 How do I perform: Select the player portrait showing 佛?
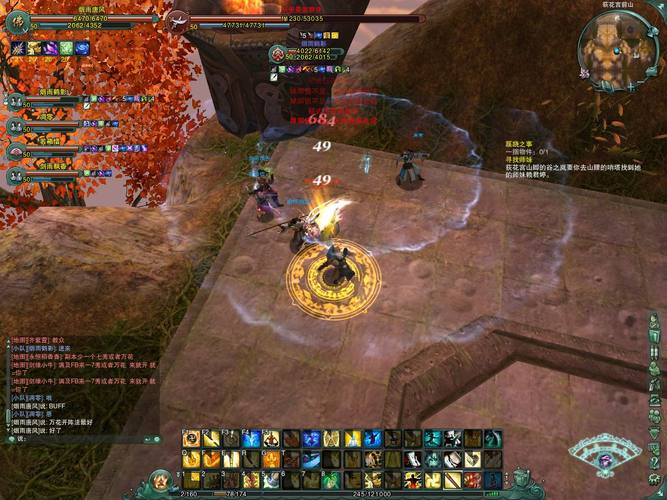pyautogui.click(x=17, y=23)
